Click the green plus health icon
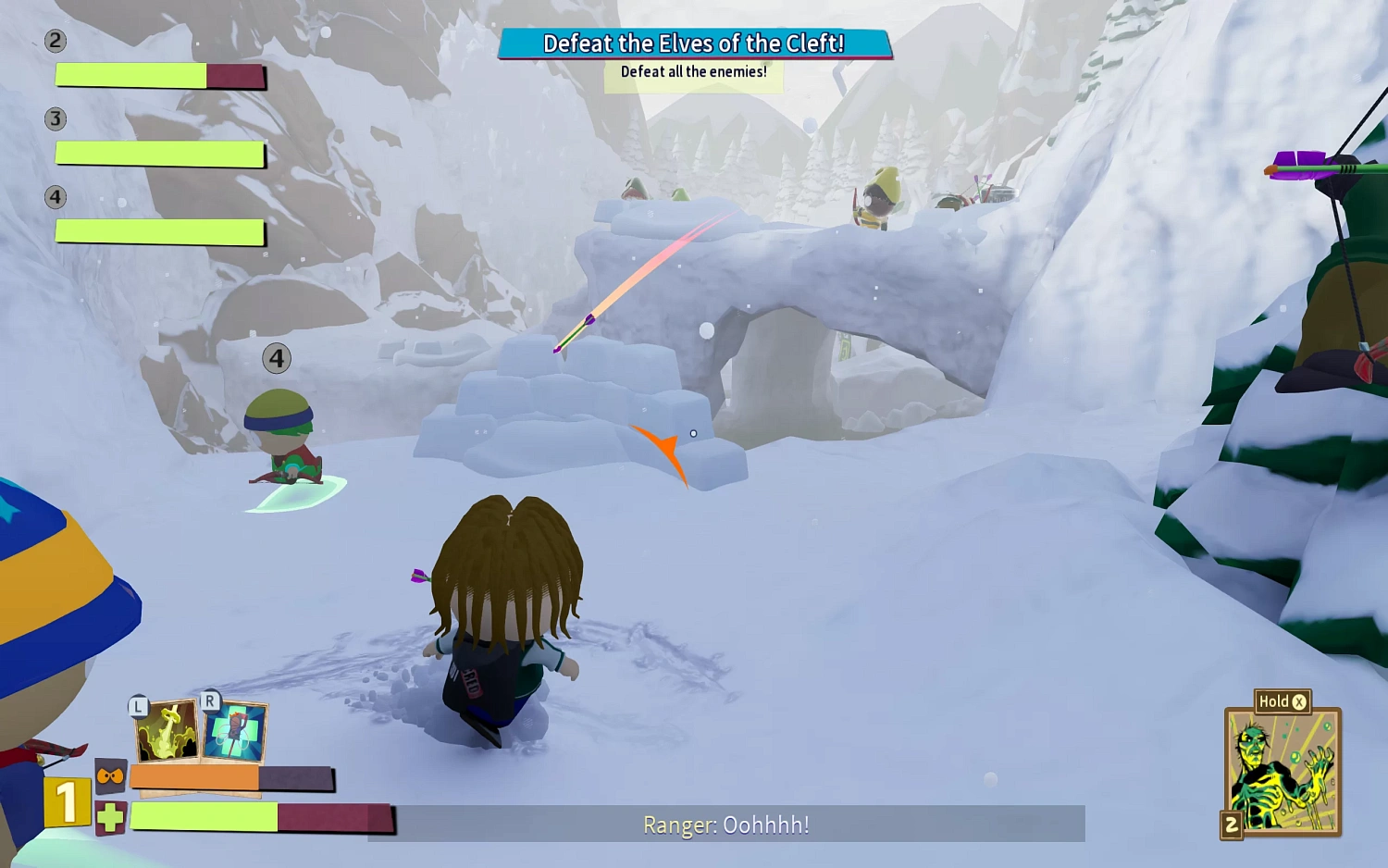 [109, 817]
